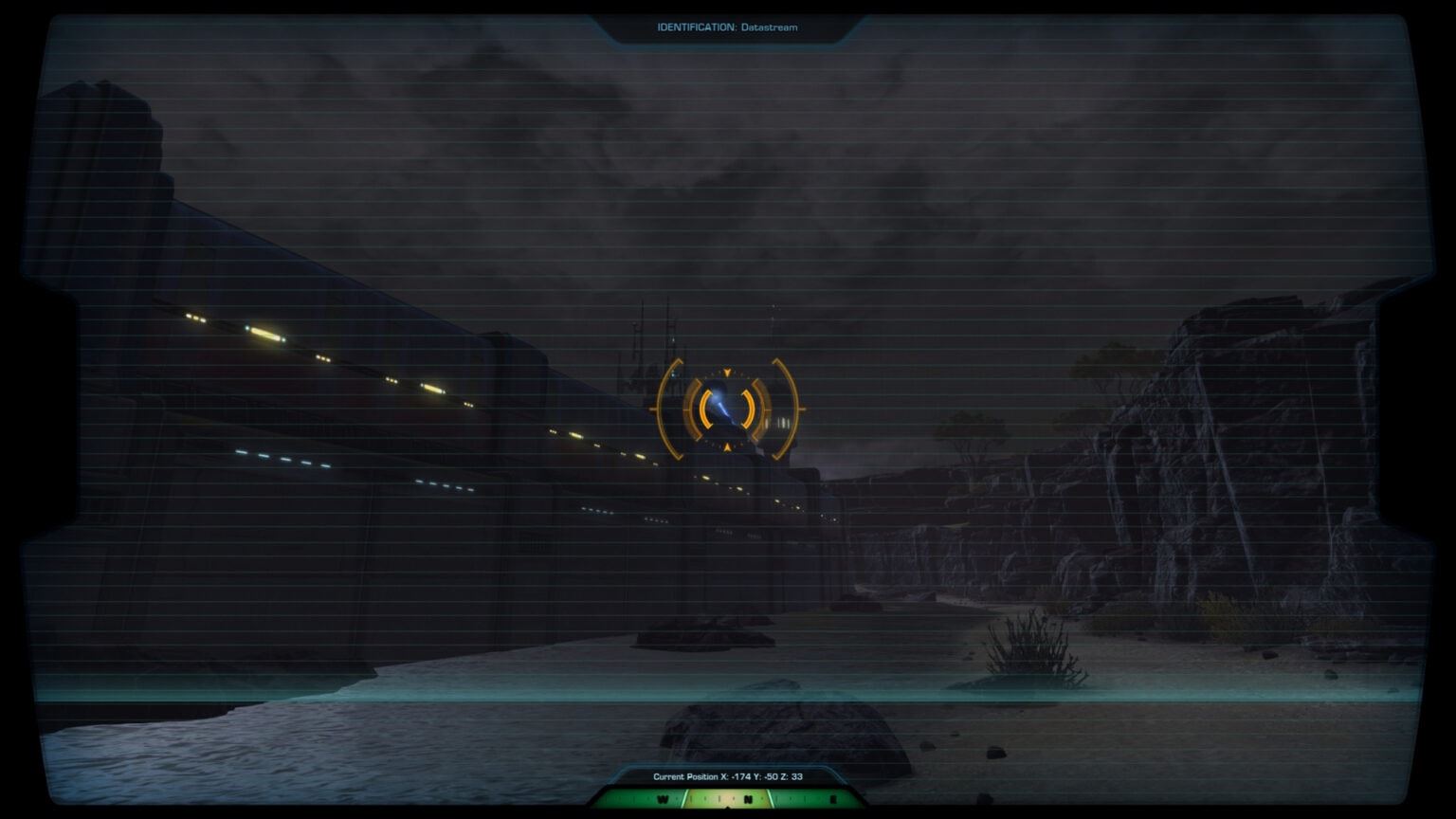Click the E marker on the compass
Screen dimensions: 1456x819
(x=833, y=799)
